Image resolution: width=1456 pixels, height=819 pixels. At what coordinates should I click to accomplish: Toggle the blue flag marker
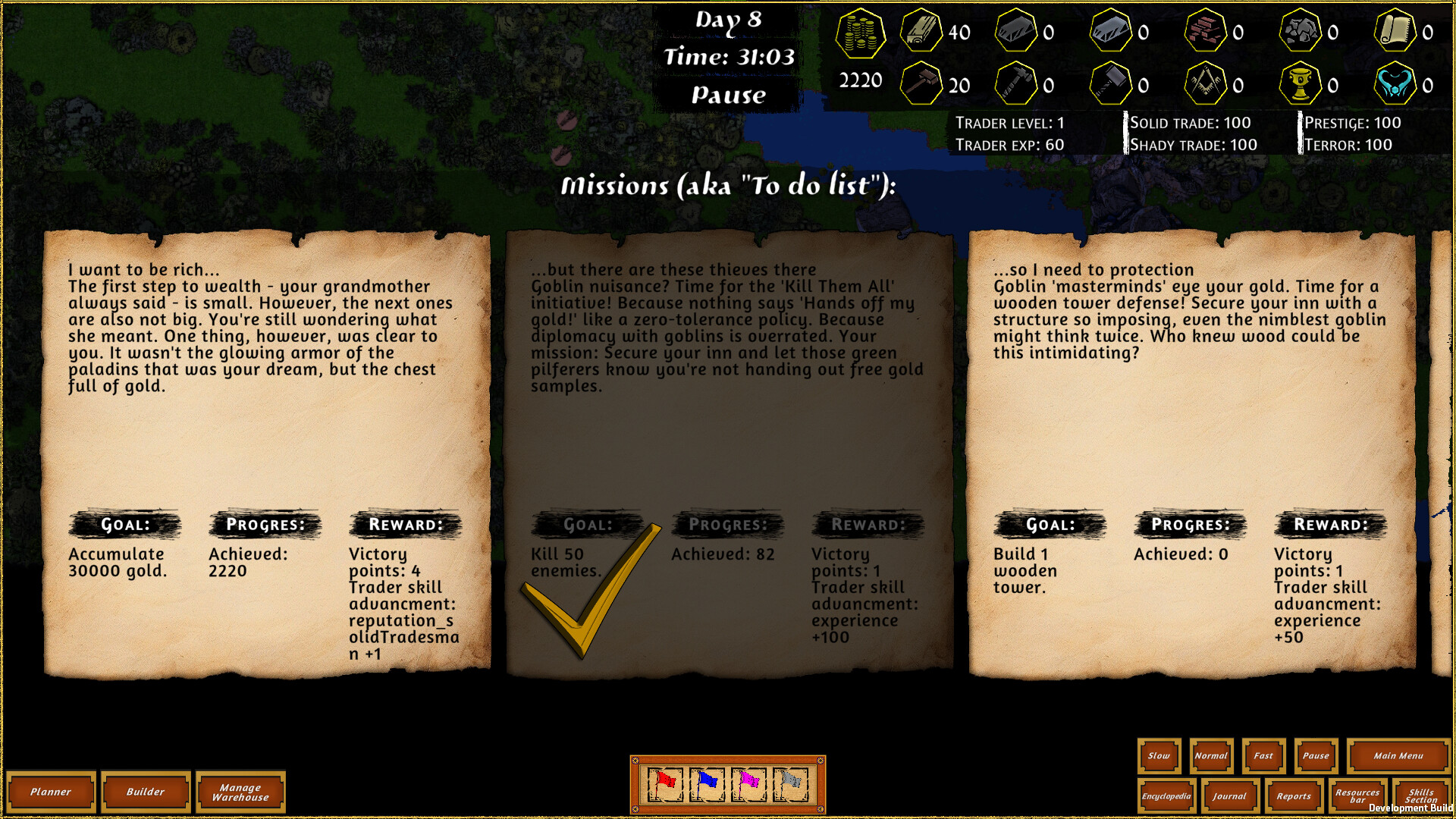(x=708, y=785)
